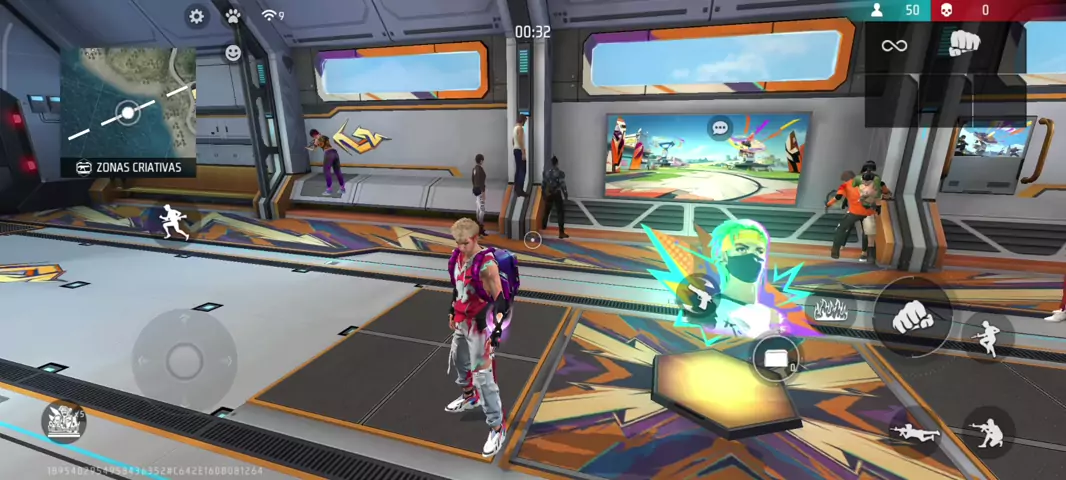Open the smiley emote menu
This screenshot has width=1066, height=480.
click(233, 52)
